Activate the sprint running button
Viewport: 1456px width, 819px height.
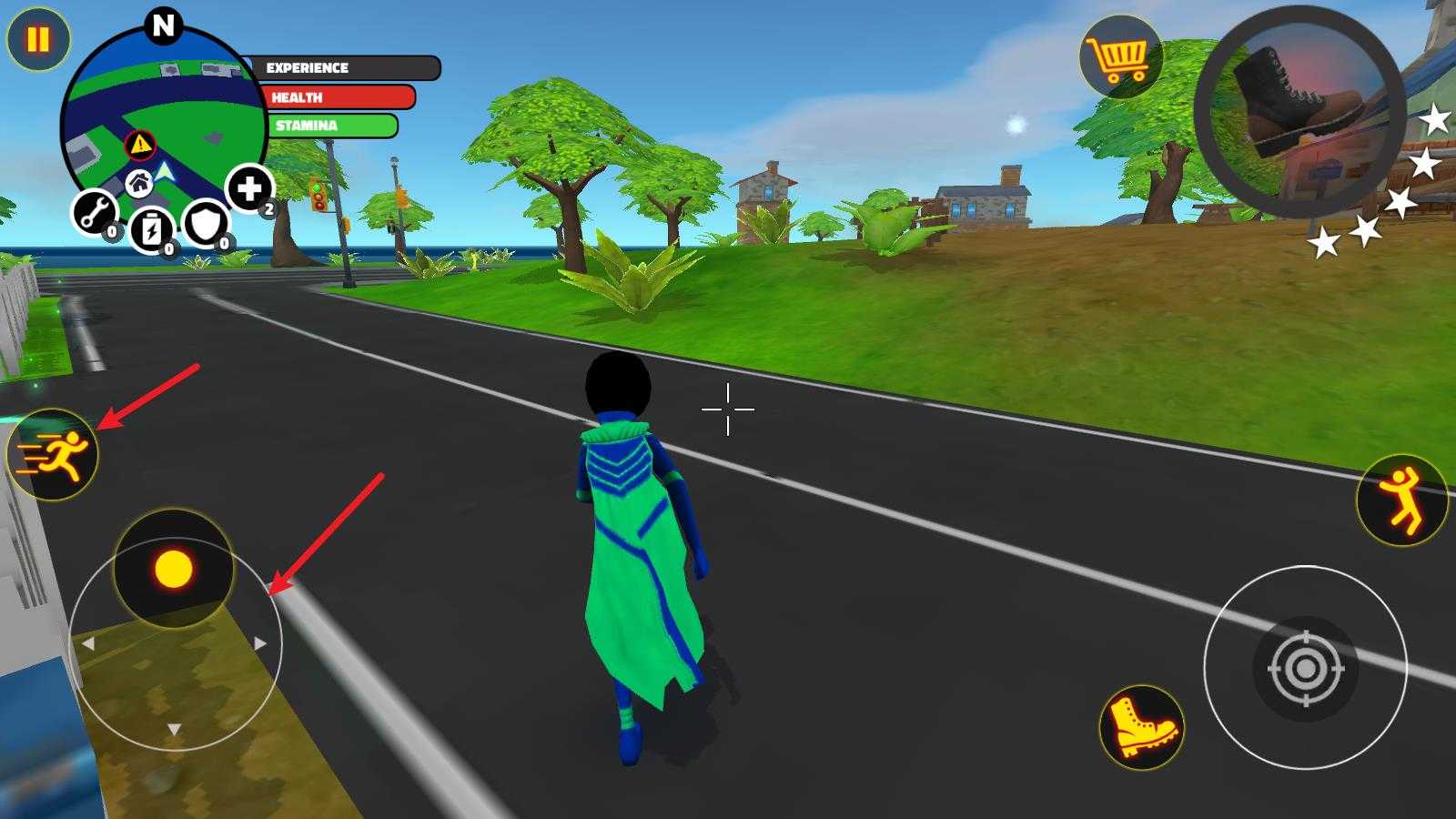click(x=53, y=454)
